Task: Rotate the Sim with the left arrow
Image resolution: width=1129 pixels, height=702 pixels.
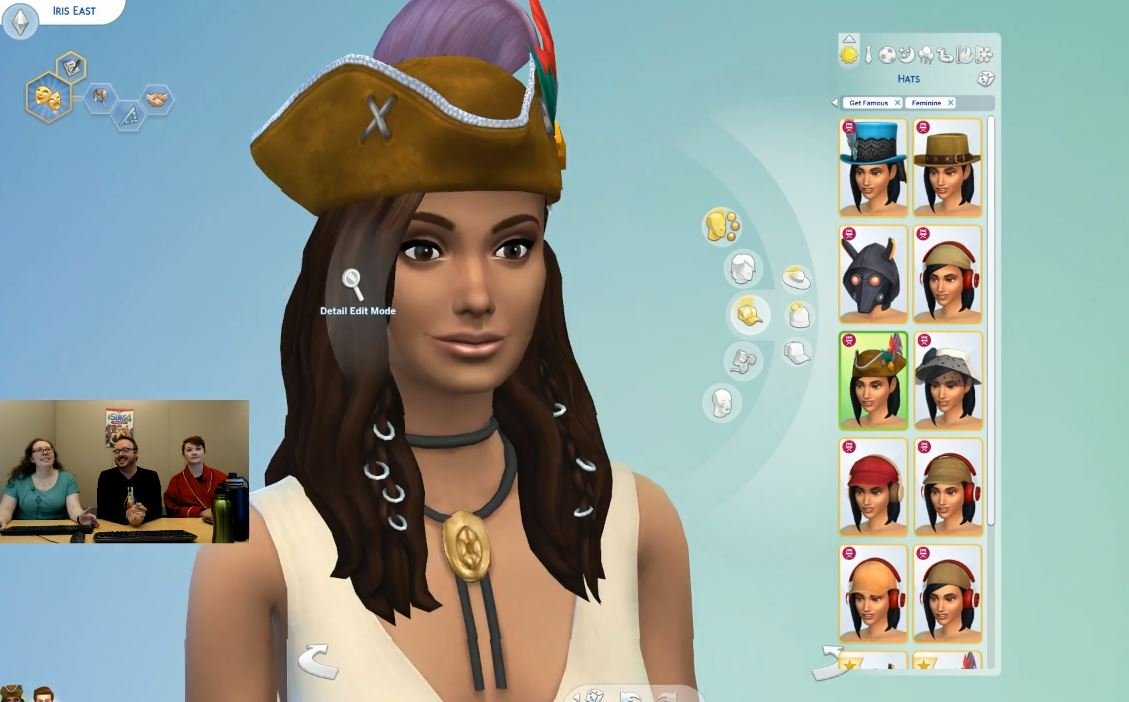Action: pos(316,660)
